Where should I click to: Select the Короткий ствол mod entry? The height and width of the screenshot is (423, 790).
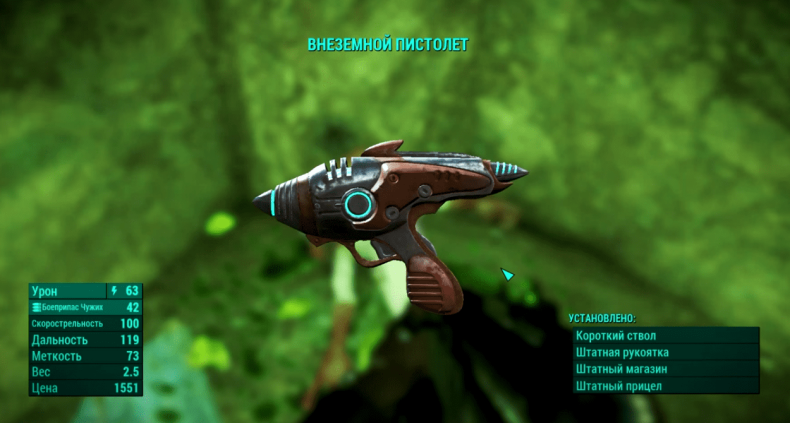coord(664,336)
